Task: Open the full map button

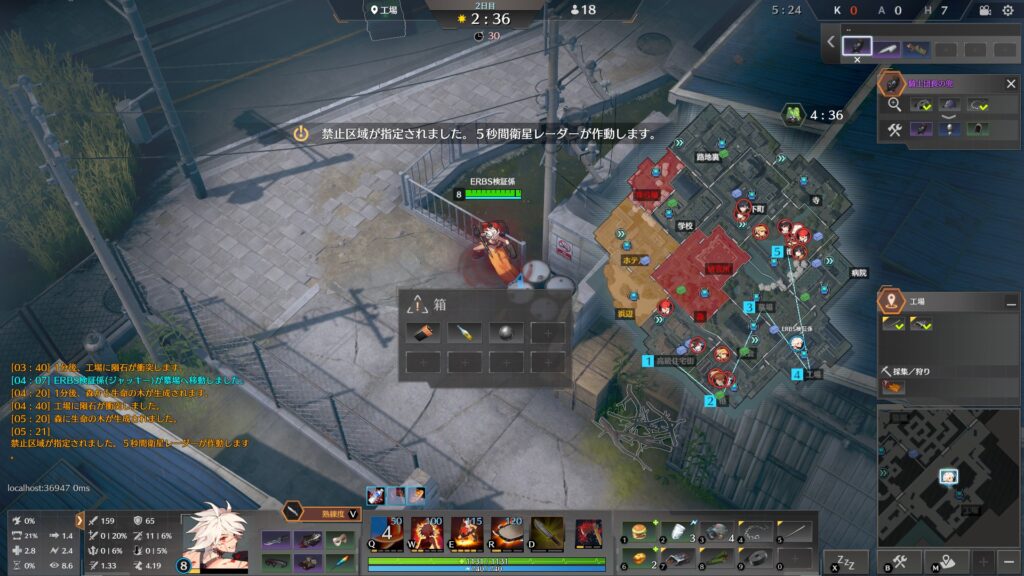Action: coord(945,561)
